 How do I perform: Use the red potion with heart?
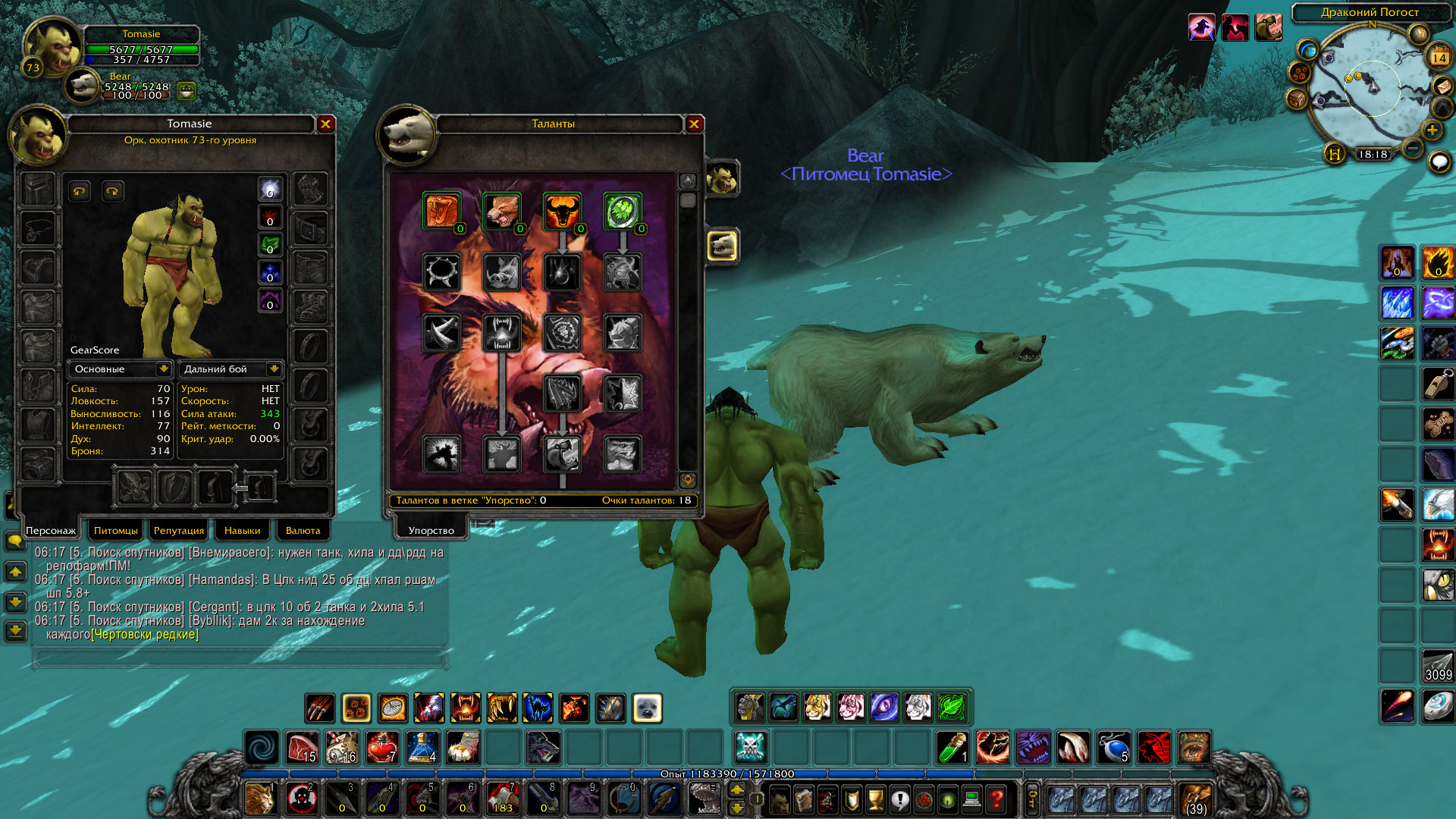382,748
